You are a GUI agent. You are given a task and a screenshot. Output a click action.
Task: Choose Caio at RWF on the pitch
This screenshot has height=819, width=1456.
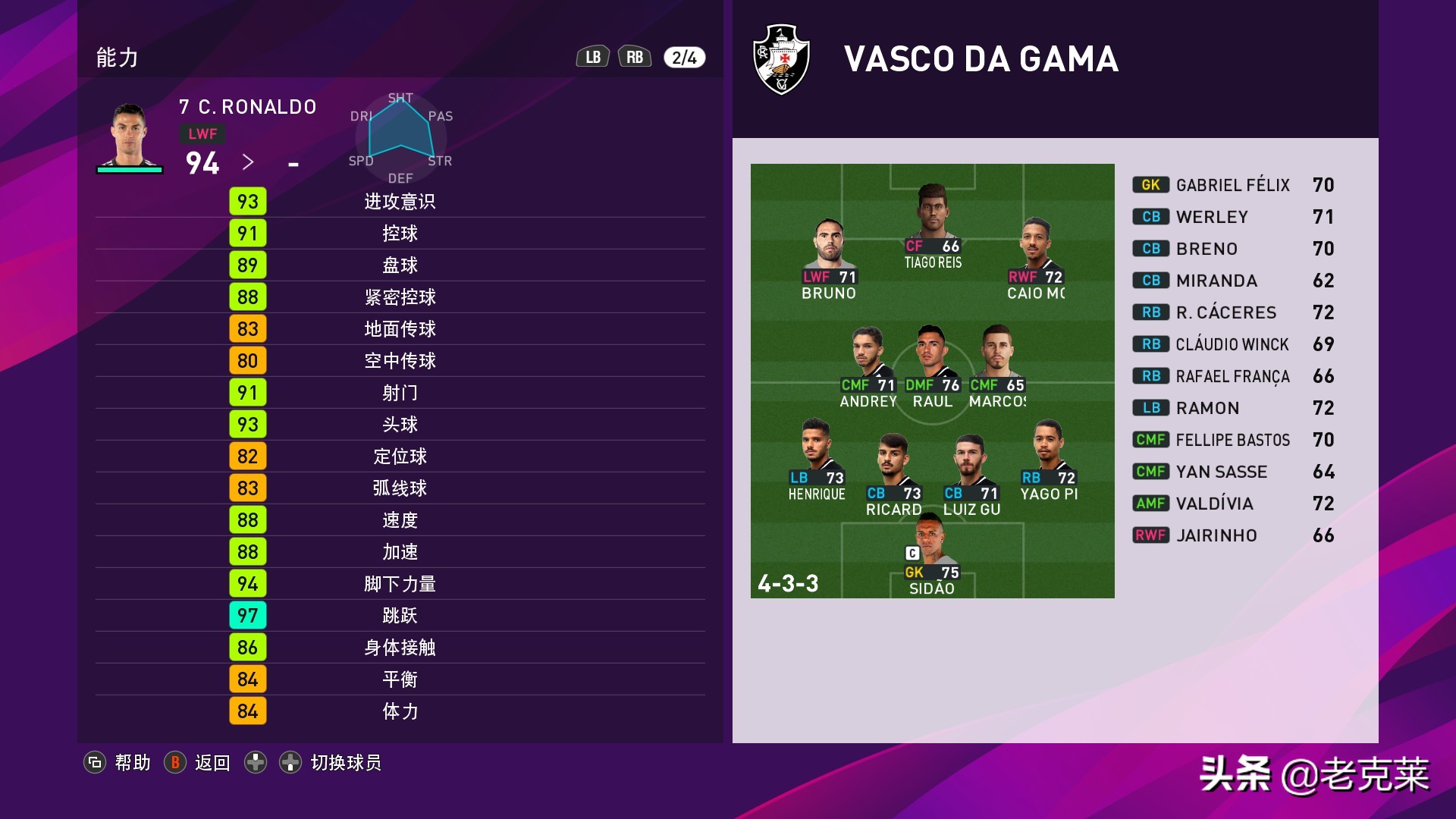[x=1036, y=252]
